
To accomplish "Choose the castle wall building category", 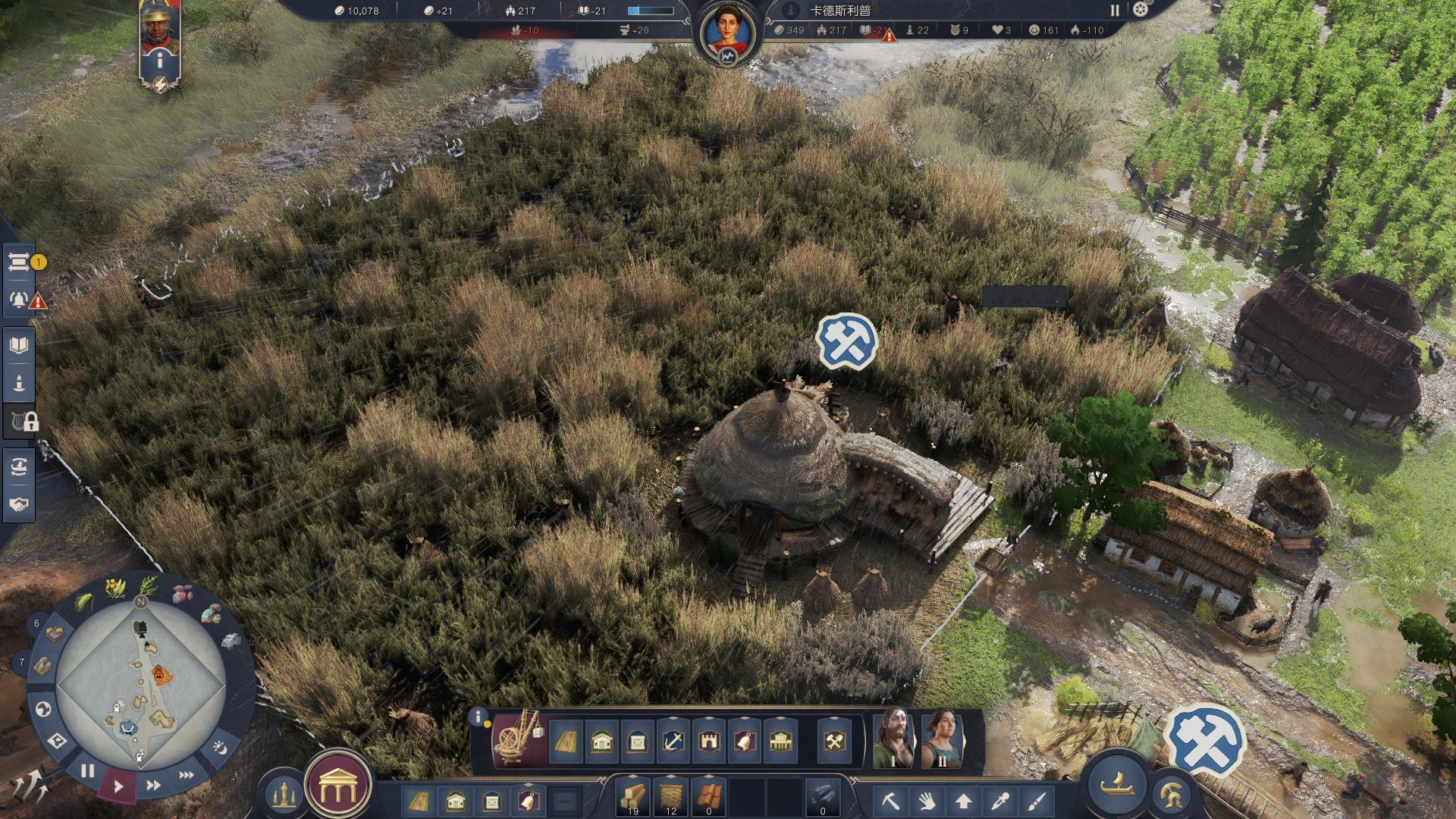I will (708, 741).
